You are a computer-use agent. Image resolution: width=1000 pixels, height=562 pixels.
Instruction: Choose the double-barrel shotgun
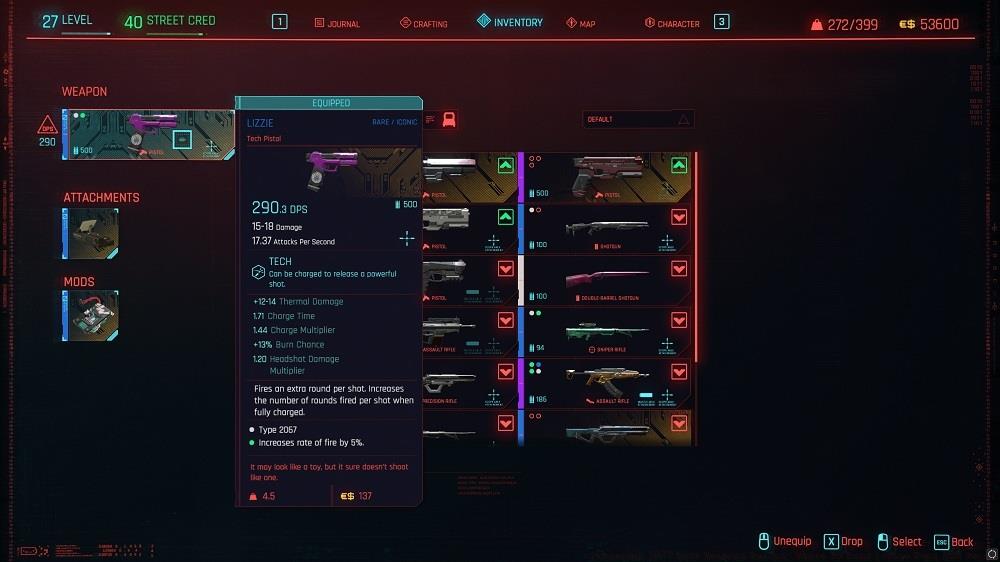click(608, 281)
